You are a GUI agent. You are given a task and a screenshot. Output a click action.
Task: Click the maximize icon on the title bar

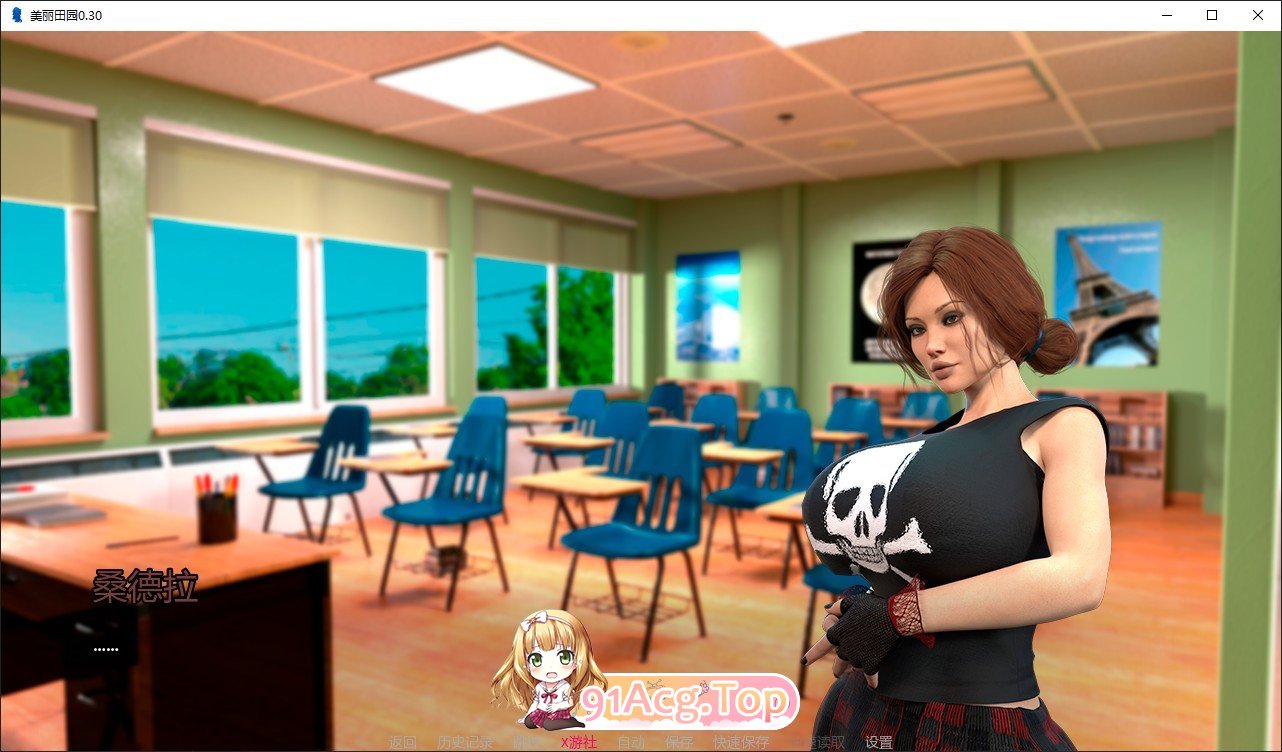tap(1211, 15)
